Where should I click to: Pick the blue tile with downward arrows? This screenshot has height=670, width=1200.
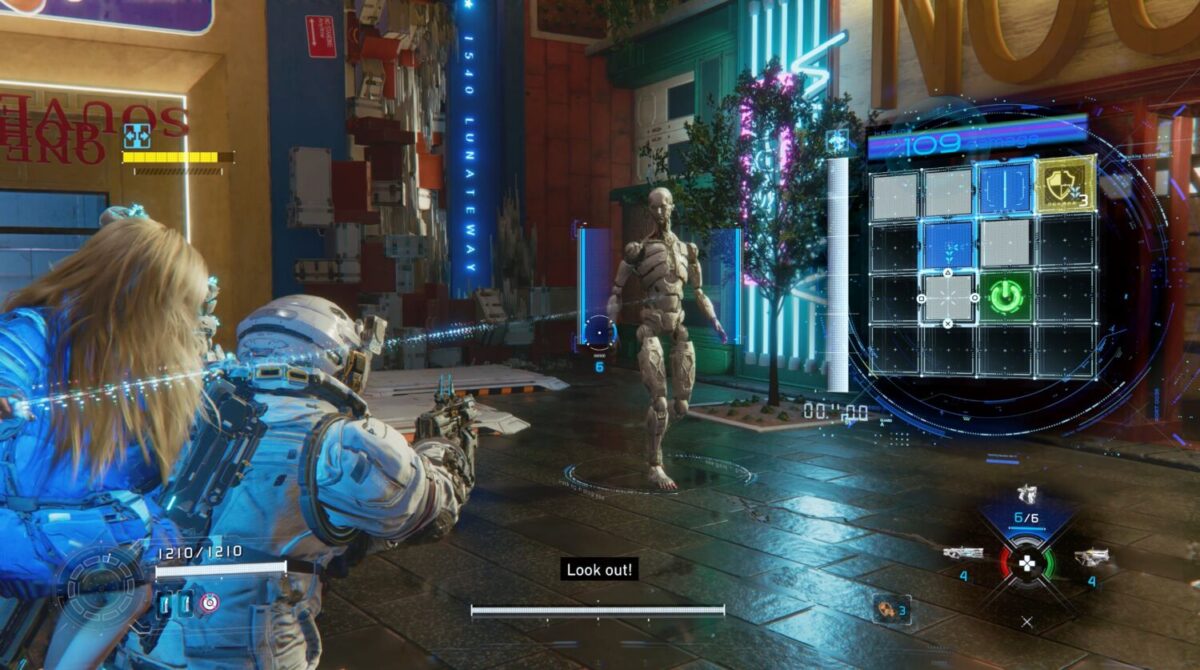(x=948, y=244)
